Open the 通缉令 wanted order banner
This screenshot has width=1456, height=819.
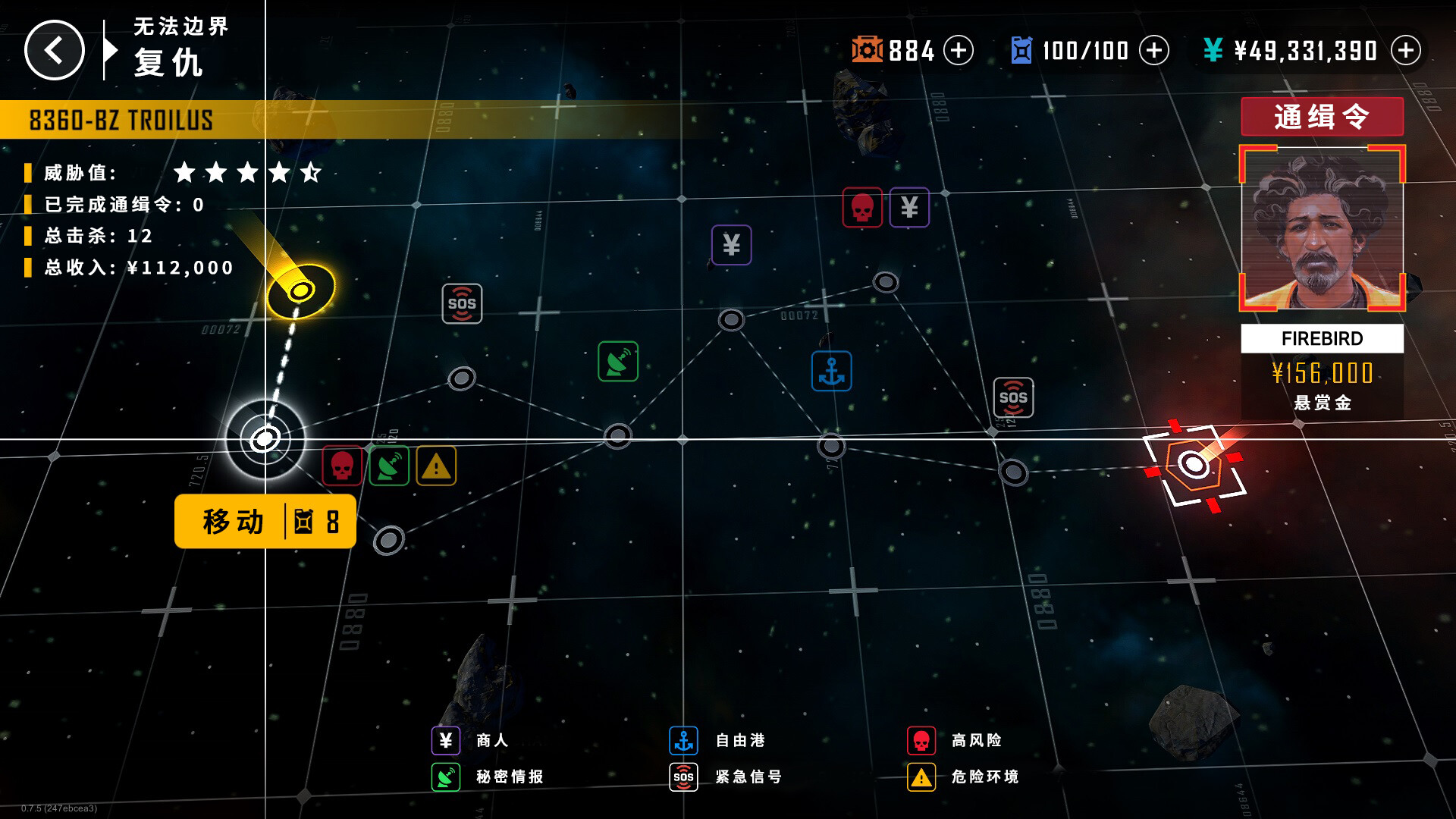coord(1322,117)
